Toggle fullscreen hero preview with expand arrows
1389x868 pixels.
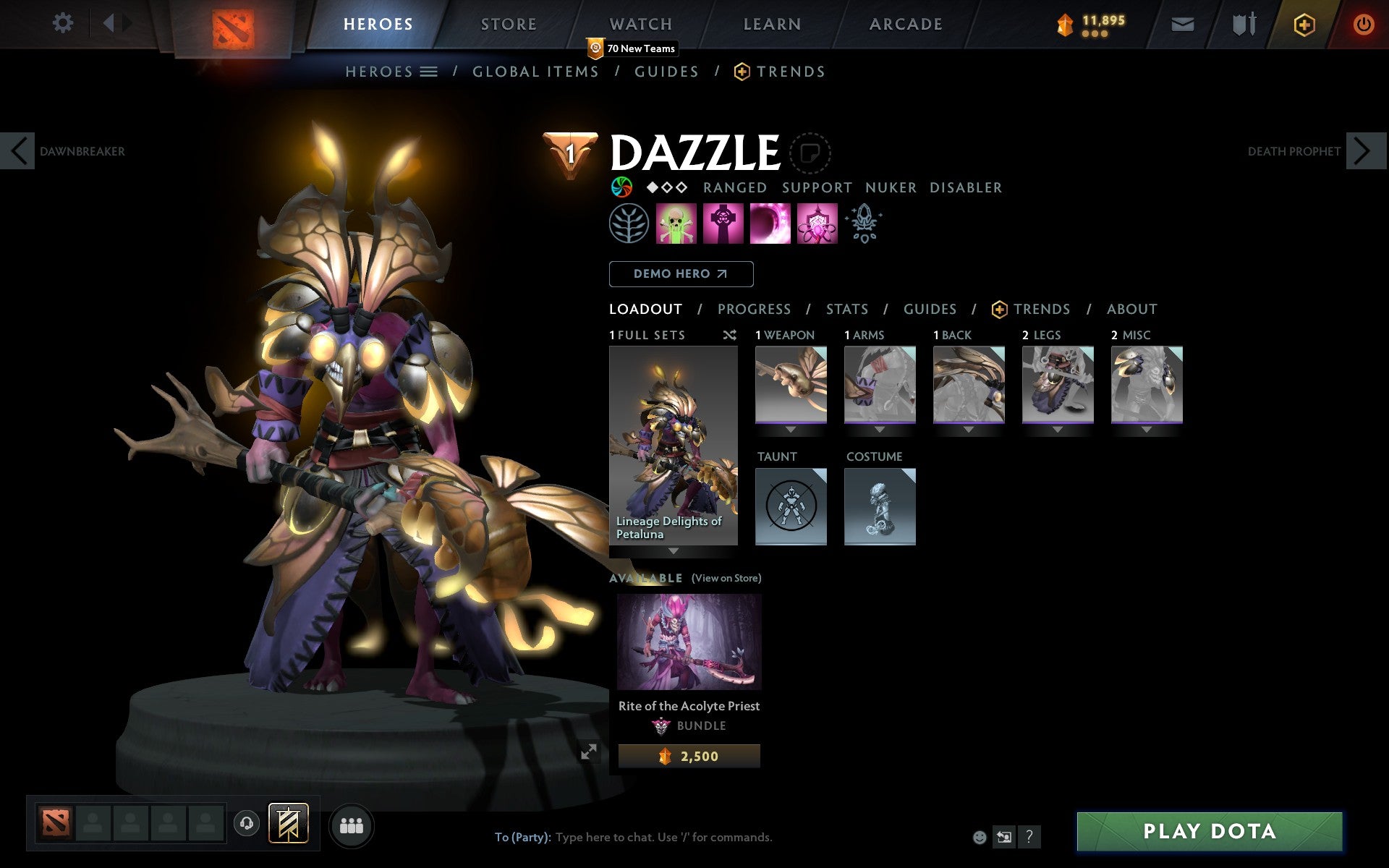pos(589,753)
